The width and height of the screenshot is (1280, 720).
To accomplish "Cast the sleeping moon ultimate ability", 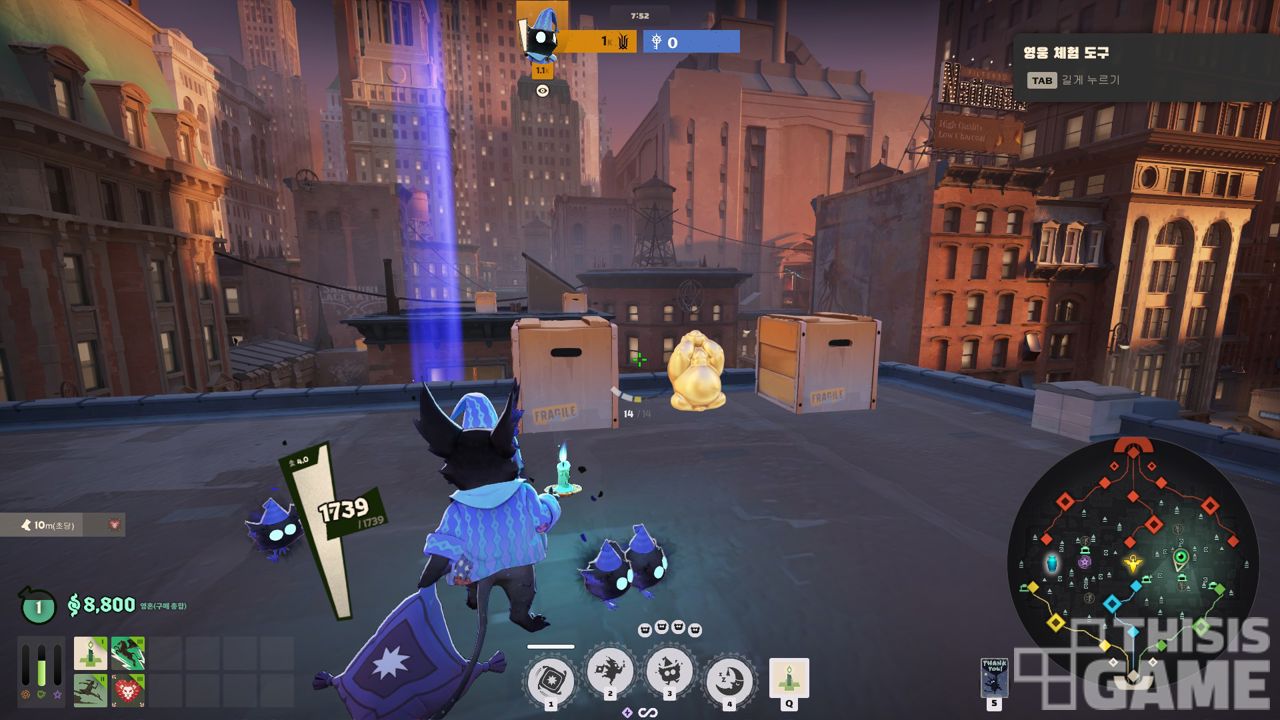I will (x=729, y=677).
